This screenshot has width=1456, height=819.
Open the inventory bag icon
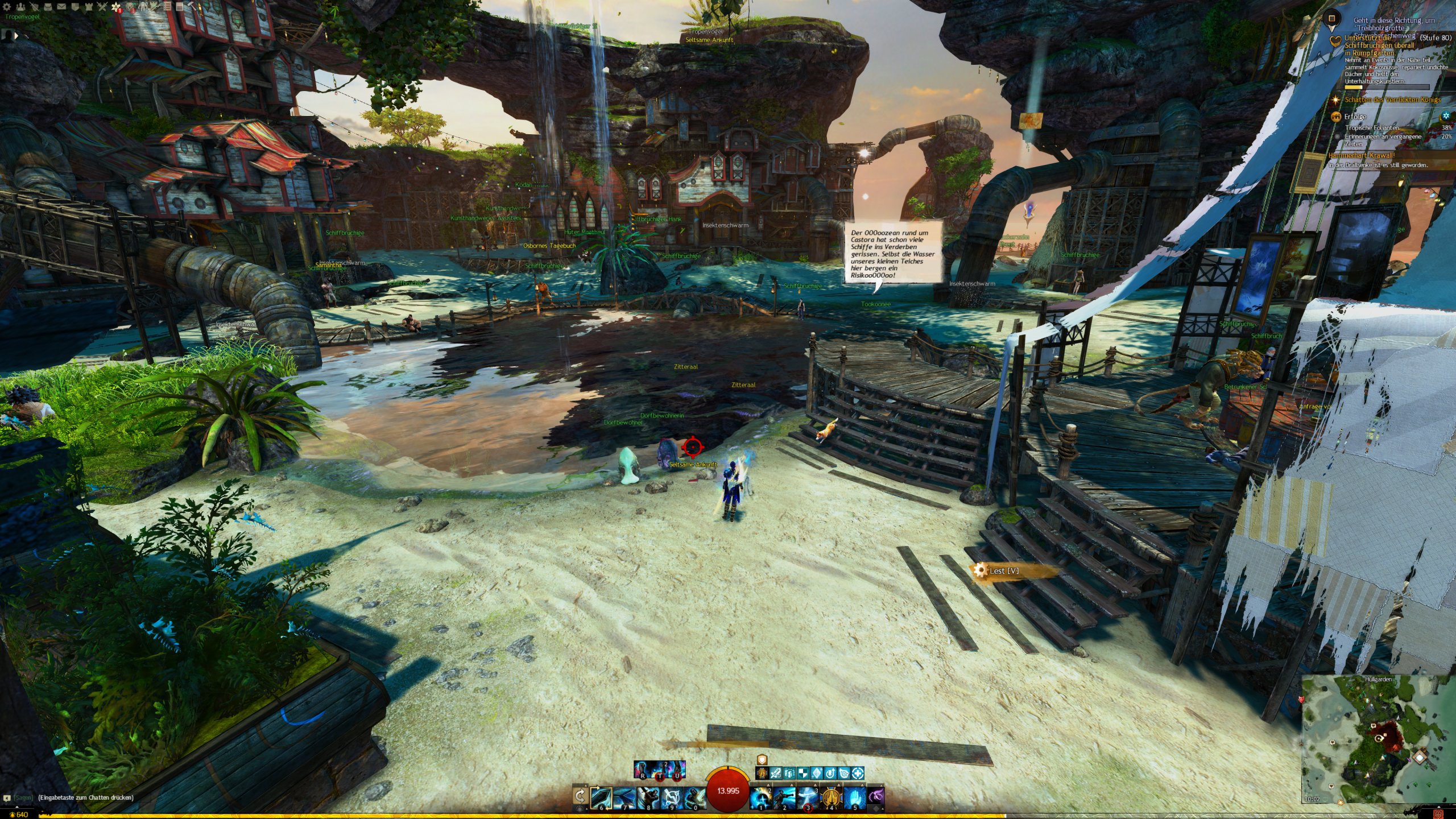click(48, 7)
